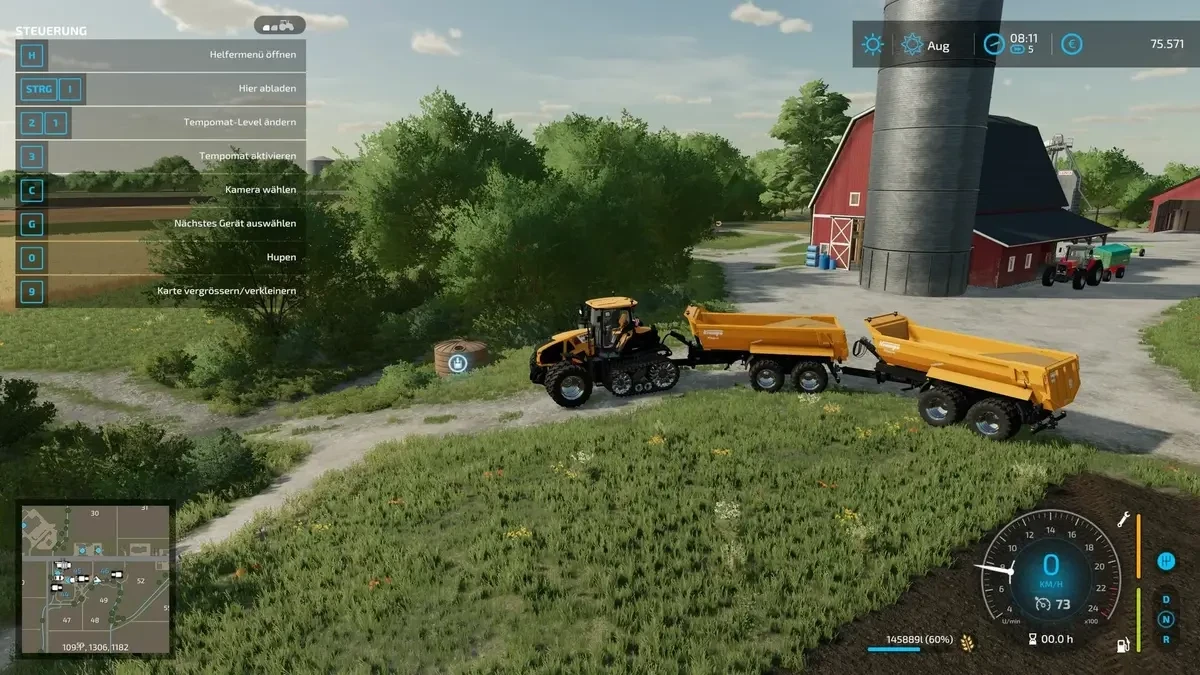Image resolution: width=1200 pixels, height=675 pixels.
Task: Select the N neutral gear indicator
Action: (1165, 619)
